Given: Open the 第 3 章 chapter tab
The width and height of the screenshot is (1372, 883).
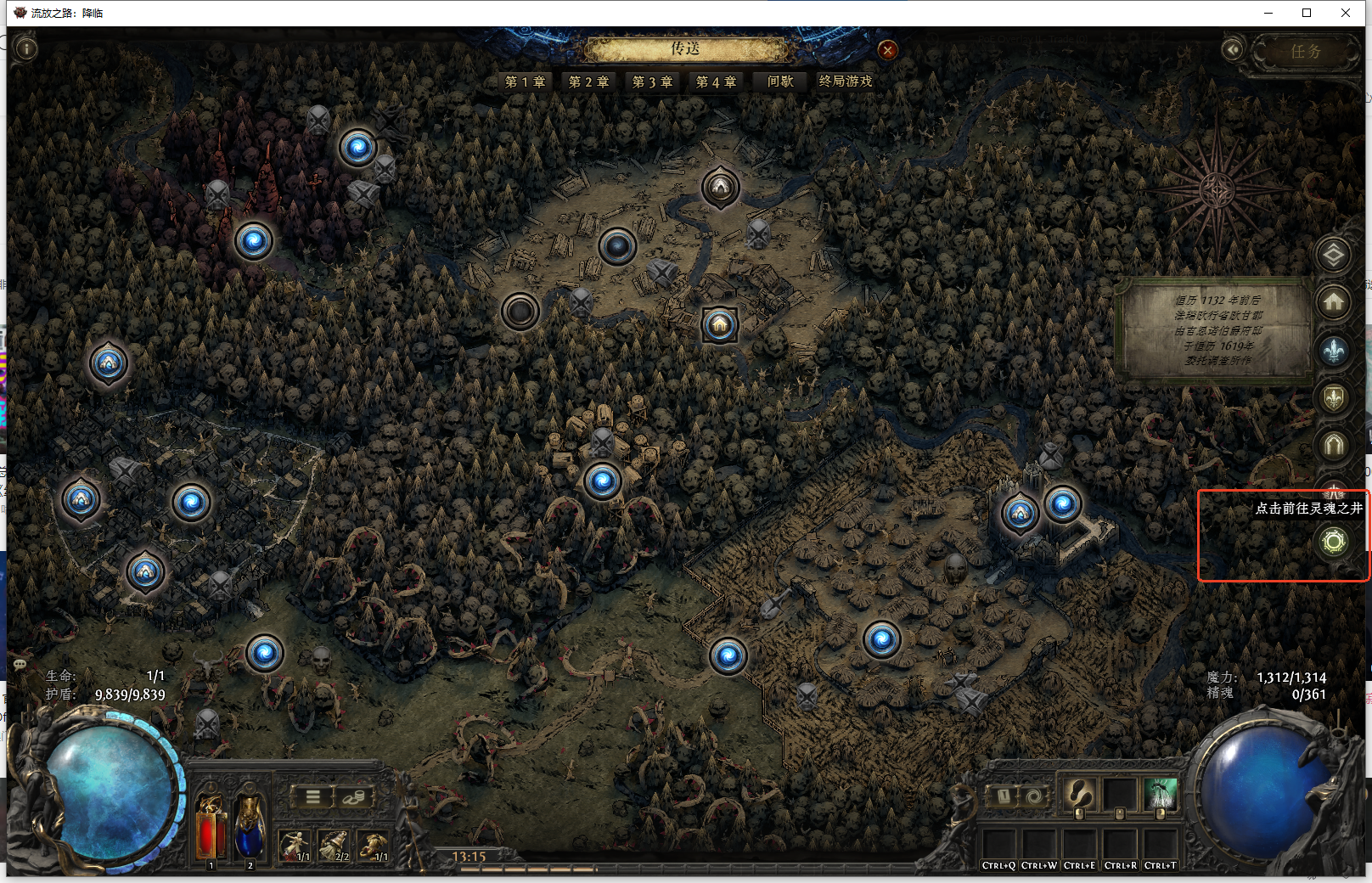Looking at the screenshot, I should click(x=652, y=82).
